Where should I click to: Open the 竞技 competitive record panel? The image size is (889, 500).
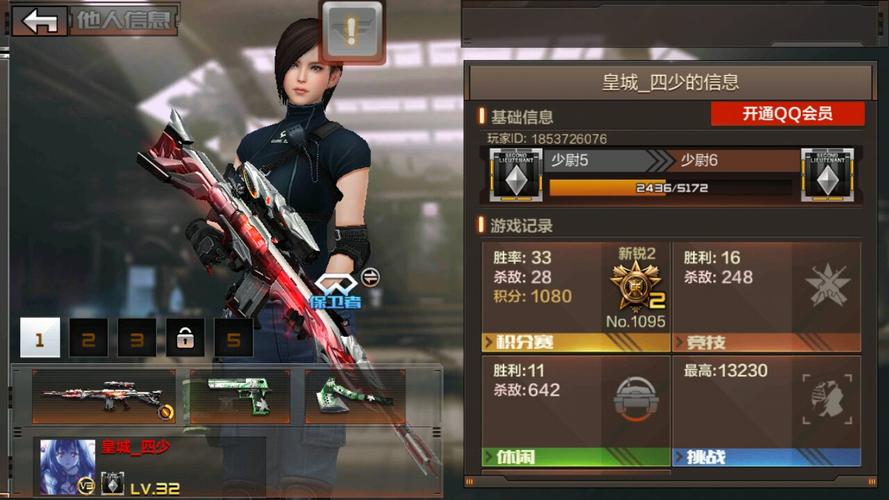pyautogui.click(x=766, y=297)
